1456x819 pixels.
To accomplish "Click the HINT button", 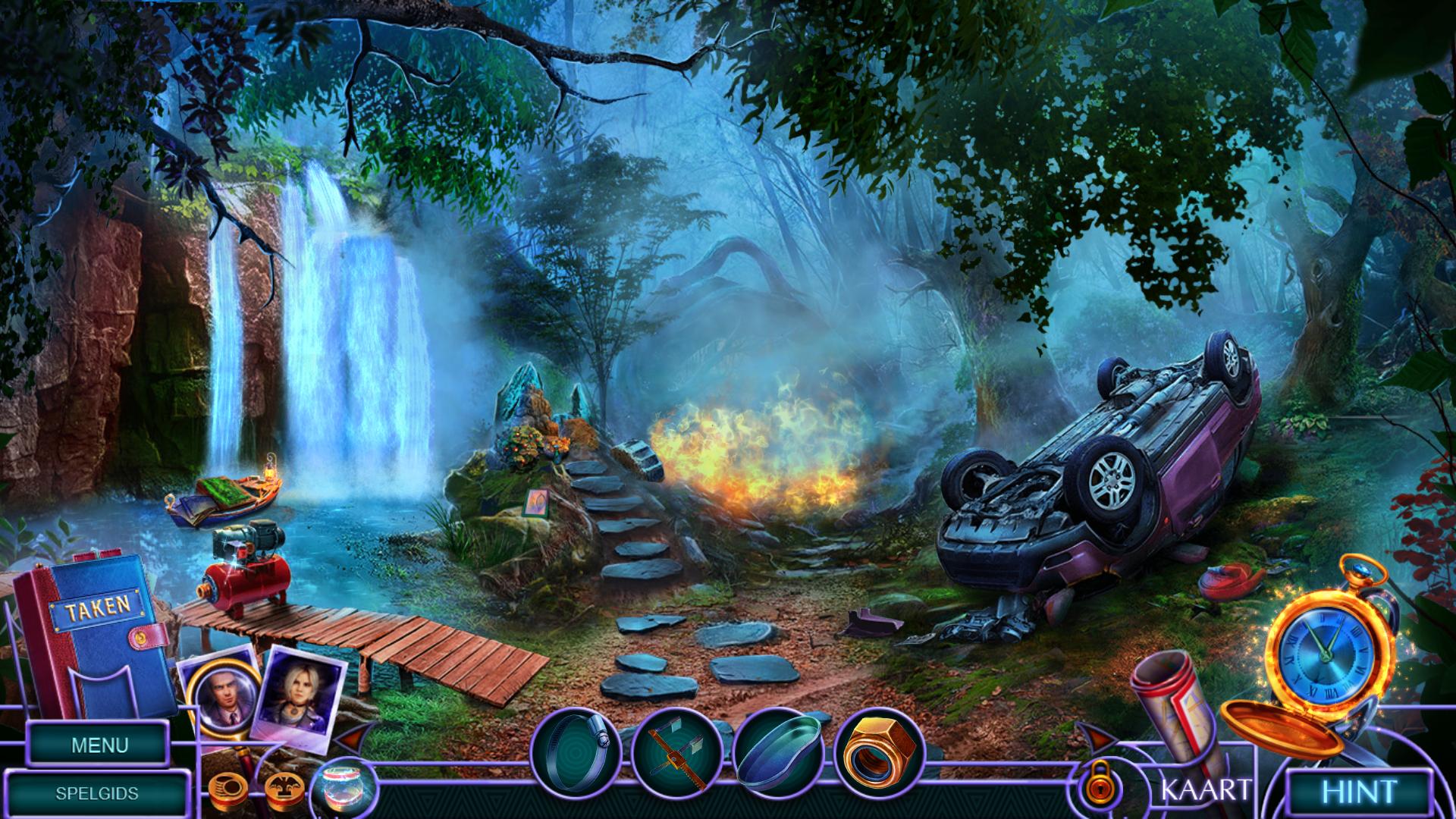I will coord(1360,792).
